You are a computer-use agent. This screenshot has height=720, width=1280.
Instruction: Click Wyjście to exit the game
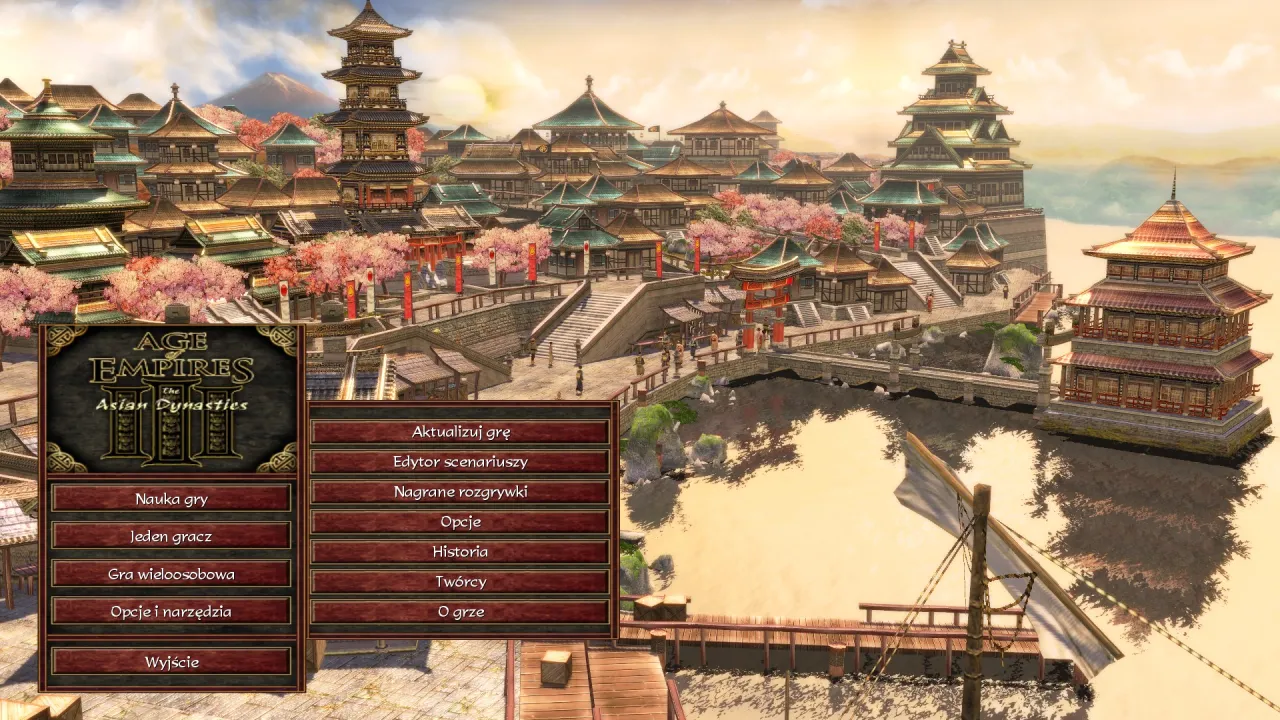[171, 661]
